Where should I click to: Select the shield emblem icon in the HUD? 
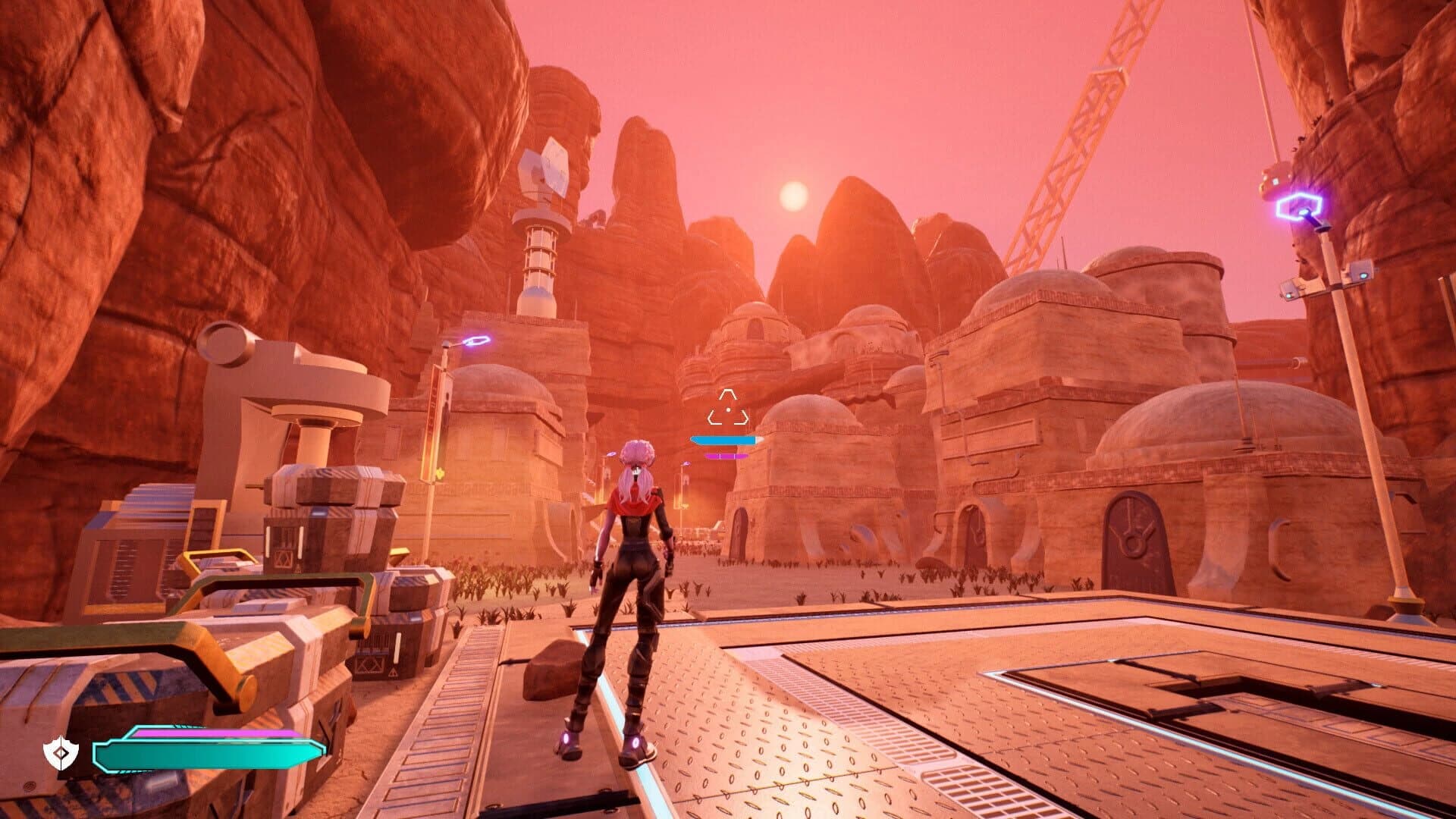tap(61, 752)
